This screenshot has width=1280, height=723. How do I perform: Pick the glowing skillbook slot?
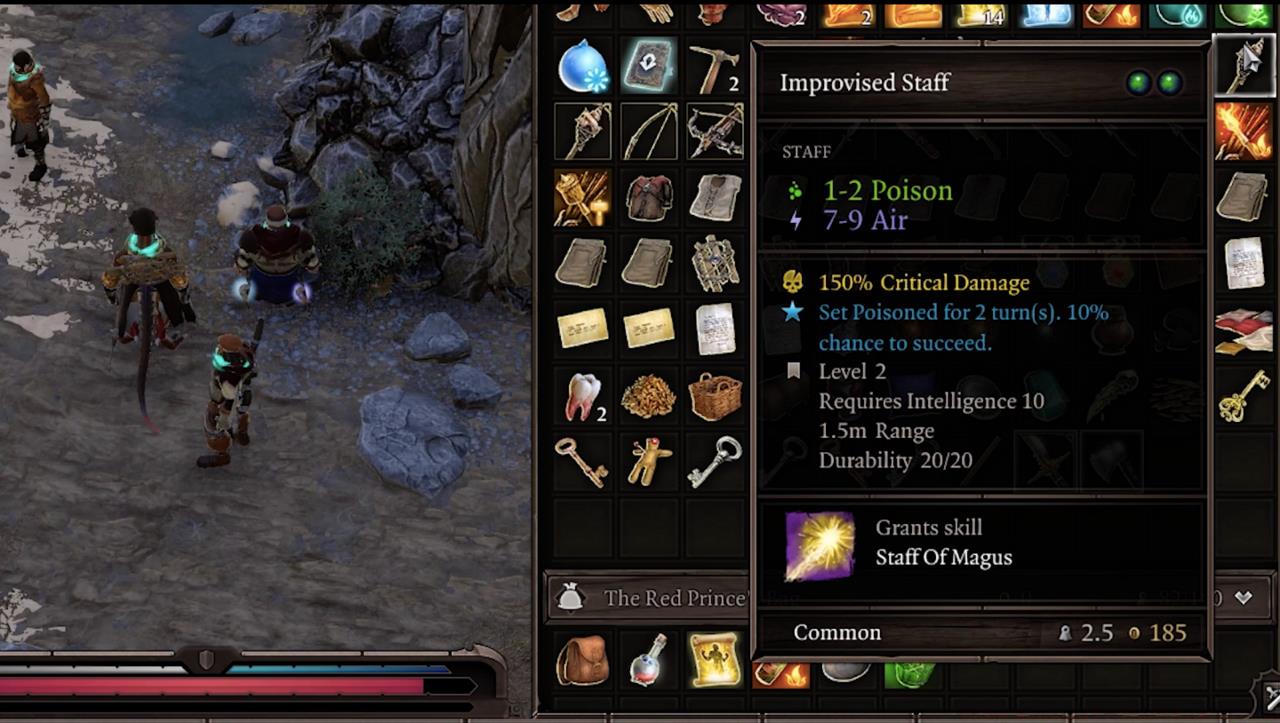click(648, 66)
